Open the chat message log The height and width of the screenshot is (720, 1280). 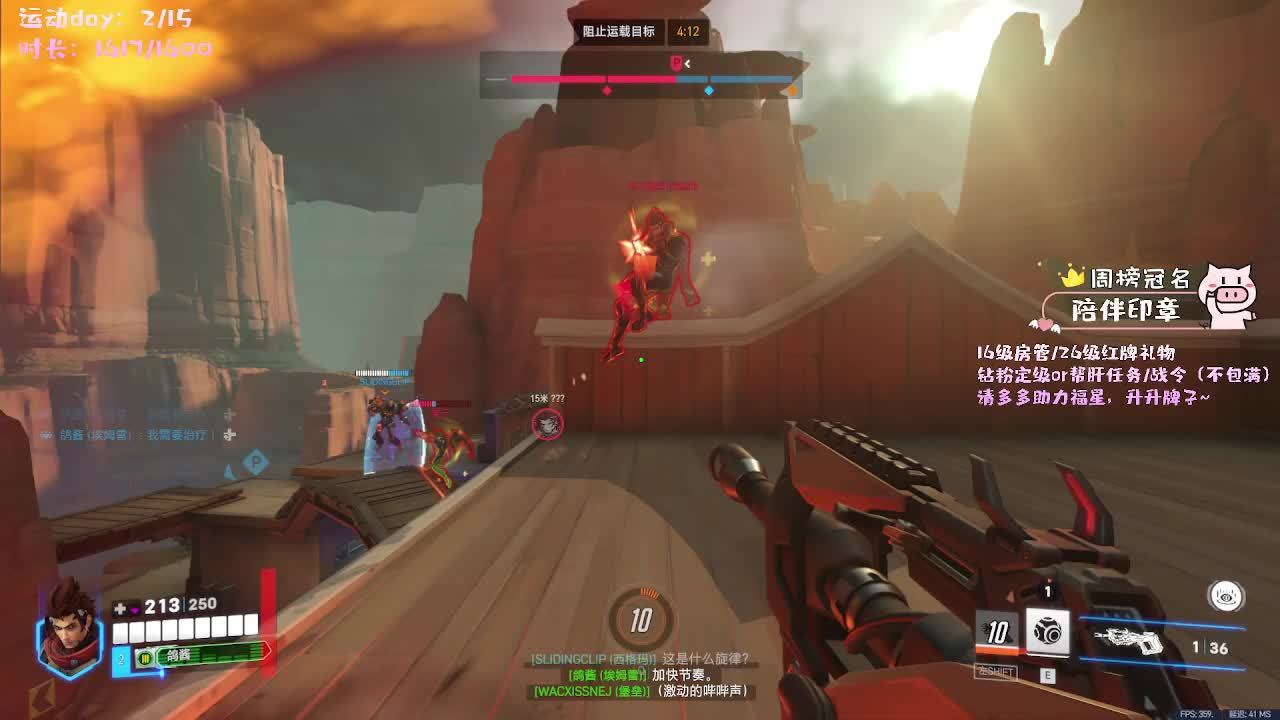tap(640, 675)
